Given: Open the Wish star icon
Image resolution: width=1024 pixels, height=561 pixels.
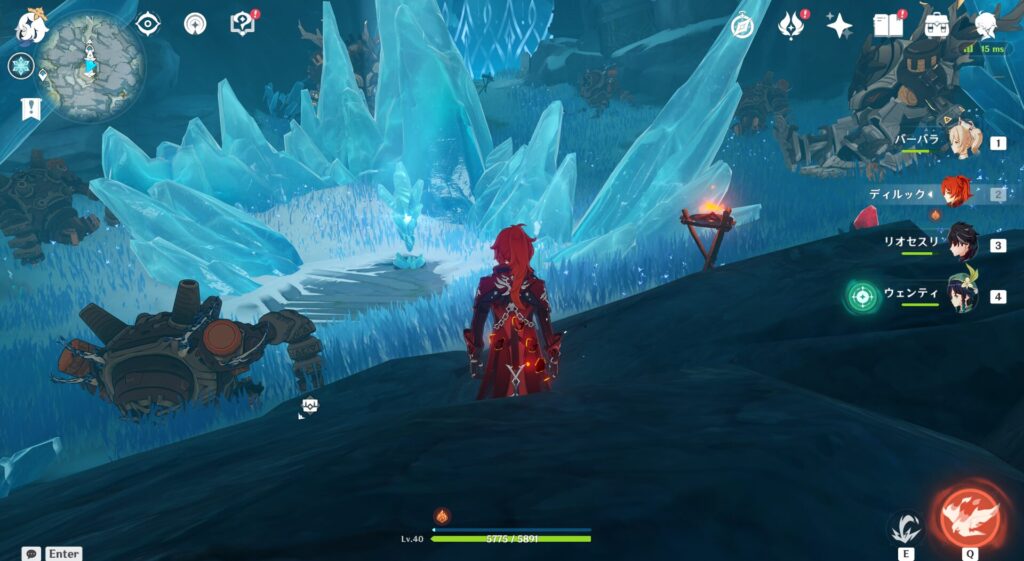Looking at the screenshot, I should 839,26.
